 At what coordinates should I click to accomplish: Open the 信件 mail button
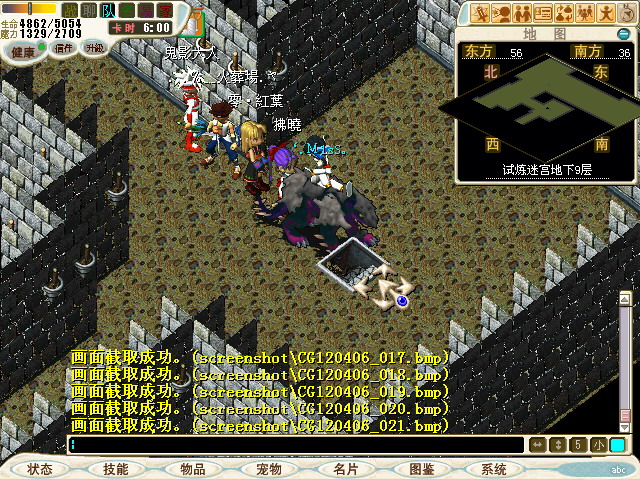(x=65, y=48)
